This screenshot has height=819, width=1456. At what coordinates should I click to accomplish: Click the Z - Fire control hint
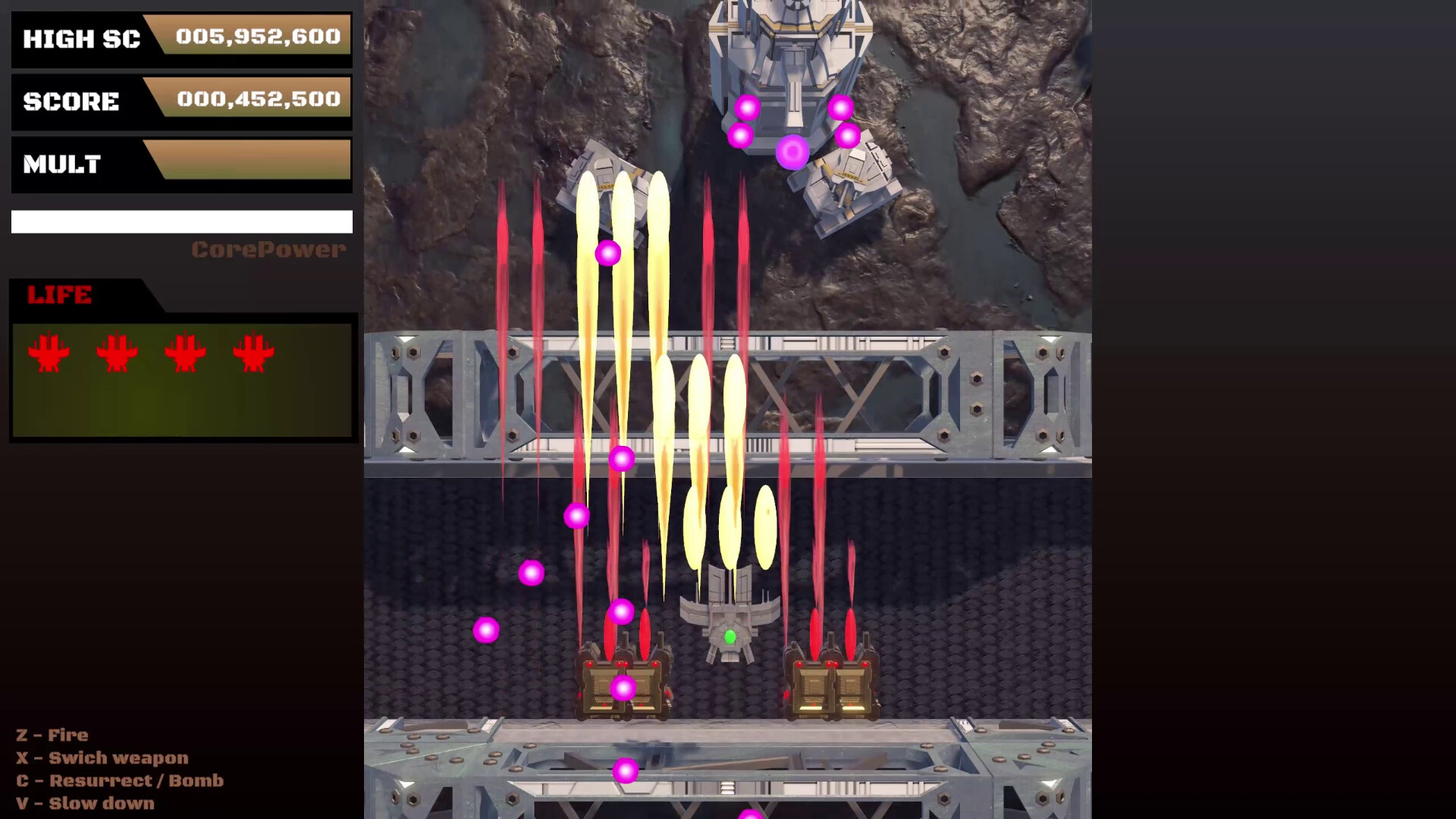tap(50, 735)
